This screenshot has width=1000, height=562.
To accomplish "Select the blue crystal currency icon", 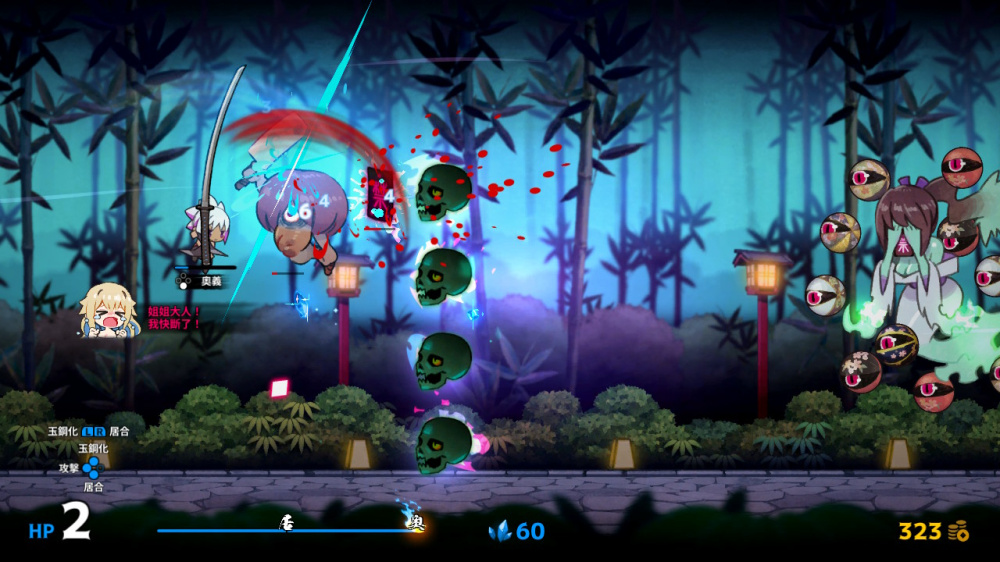I will 500,531.
